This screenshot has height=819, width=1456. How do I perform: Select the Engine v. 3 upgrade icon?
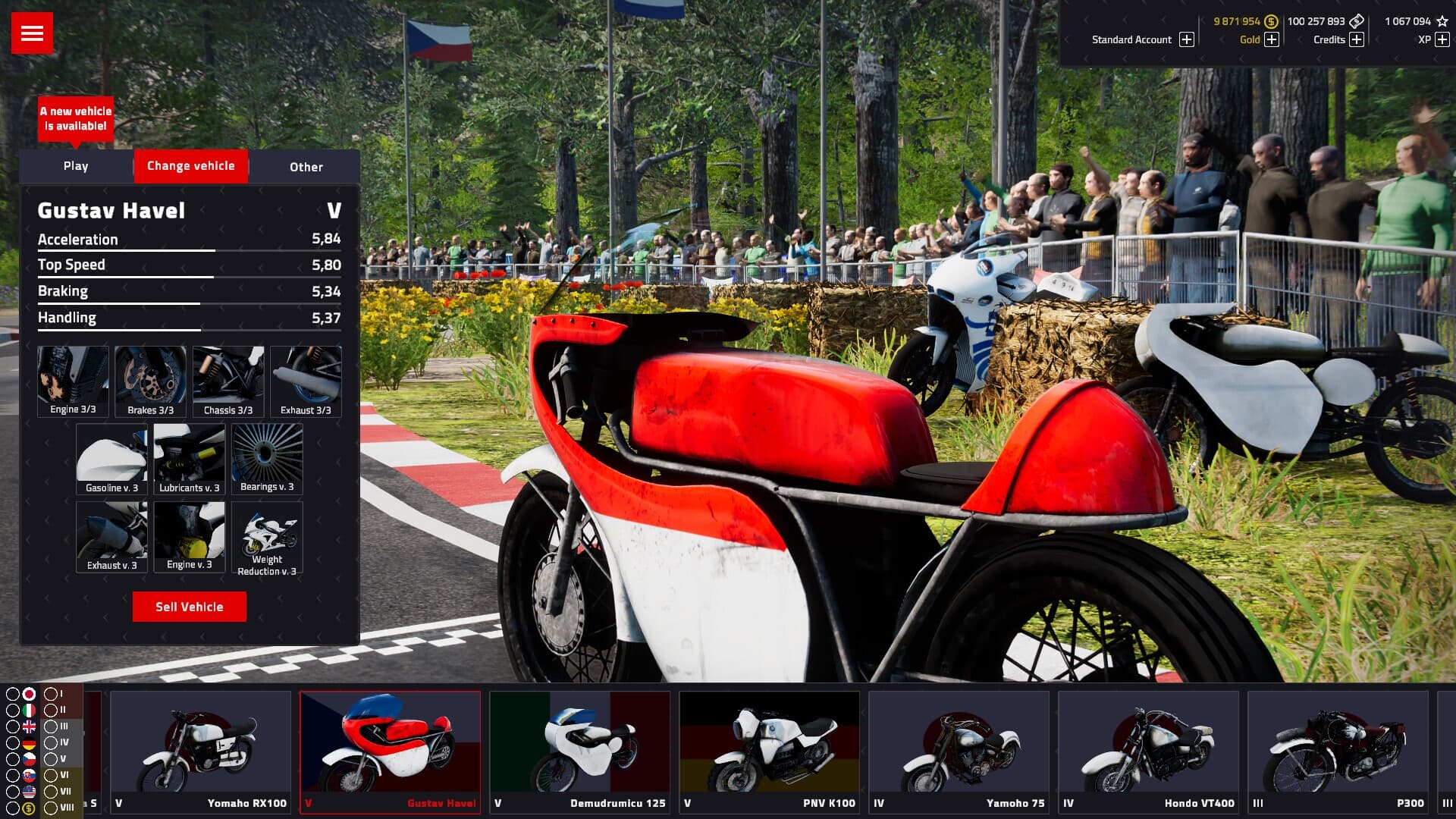[x=189, y=535]
